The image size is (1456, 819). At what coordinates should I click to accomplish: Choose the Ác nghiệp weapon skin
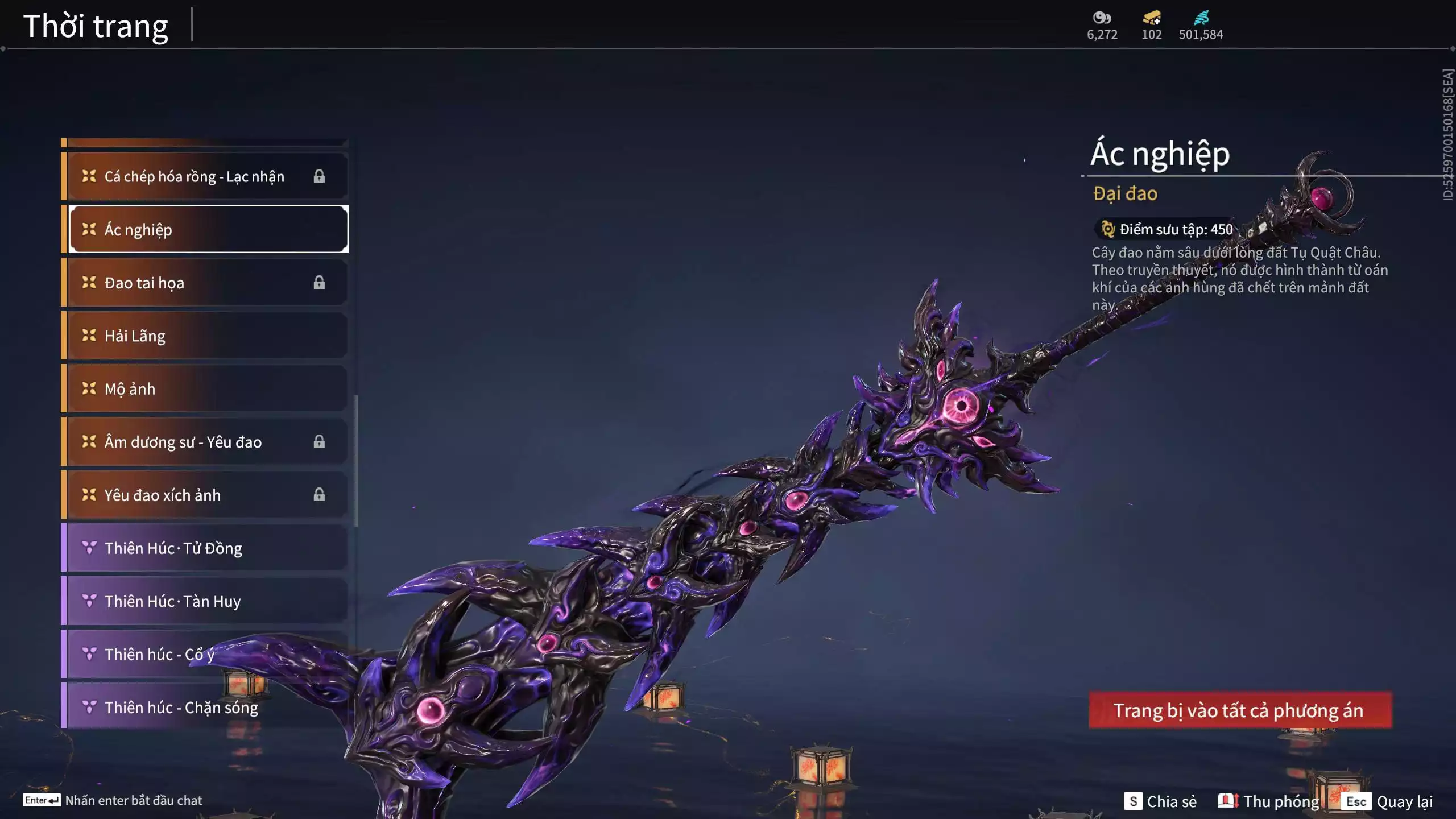click(207, 229)
